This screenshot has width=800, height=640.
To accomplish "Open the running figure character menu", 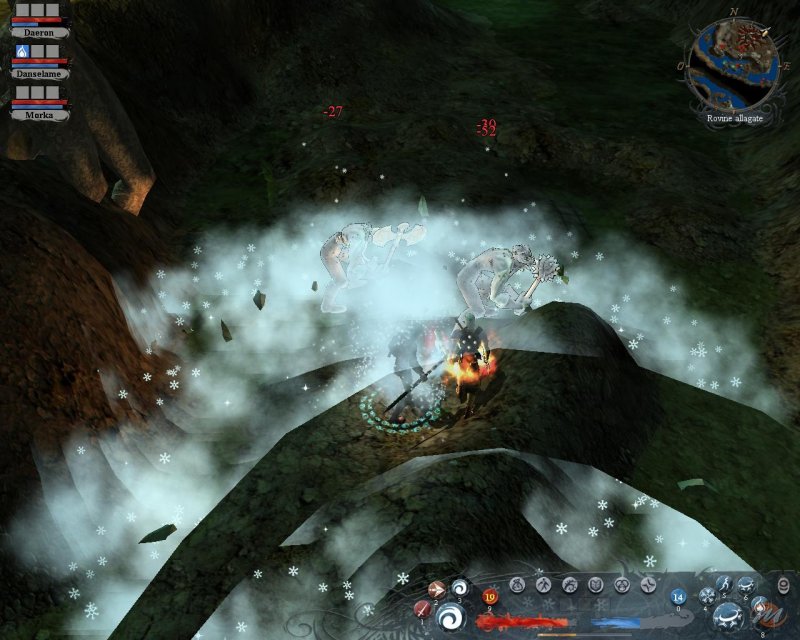I will click(543, 584).
